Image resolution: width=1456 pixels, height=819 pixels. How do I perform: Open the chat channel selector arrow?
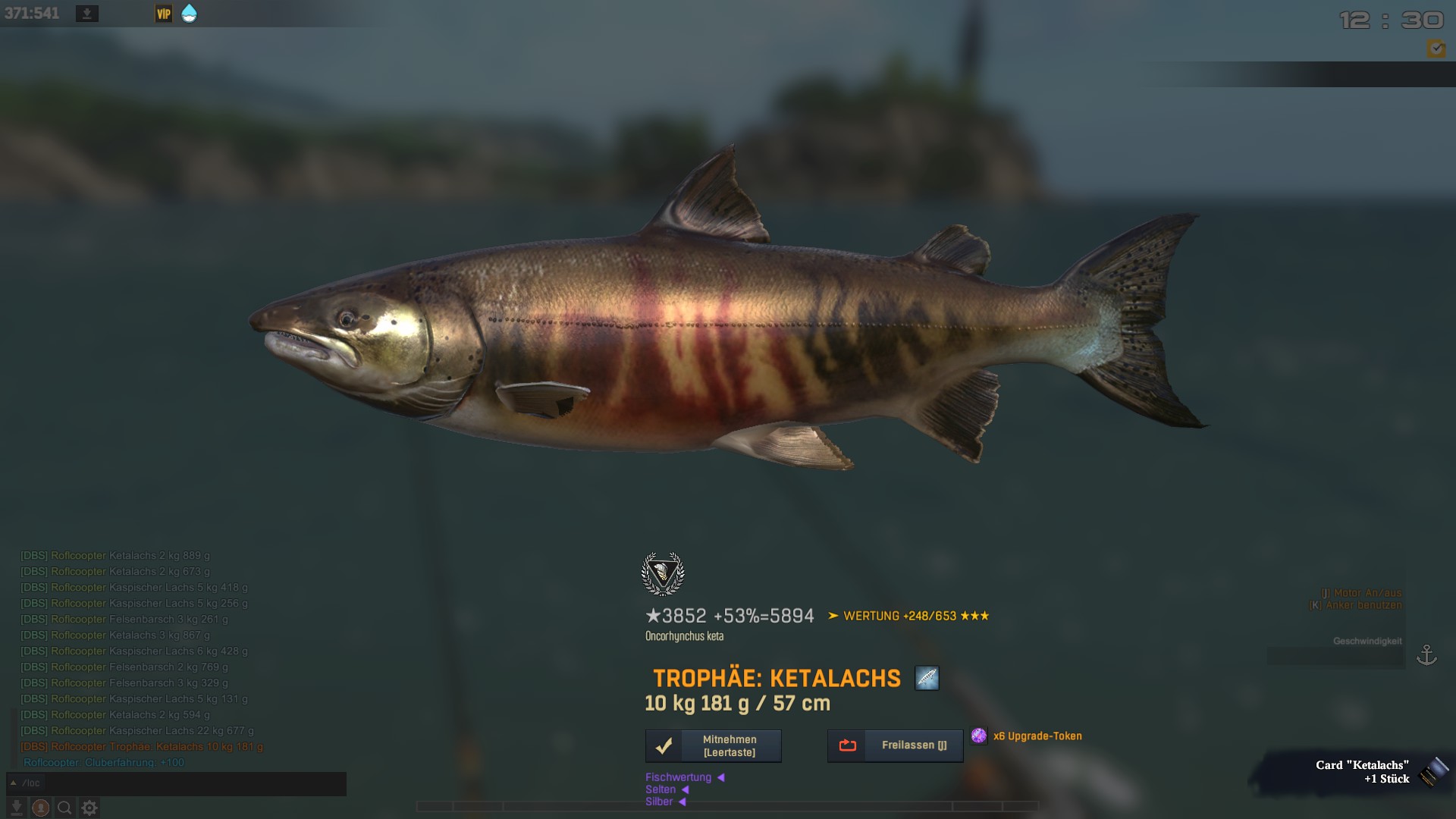13,783
